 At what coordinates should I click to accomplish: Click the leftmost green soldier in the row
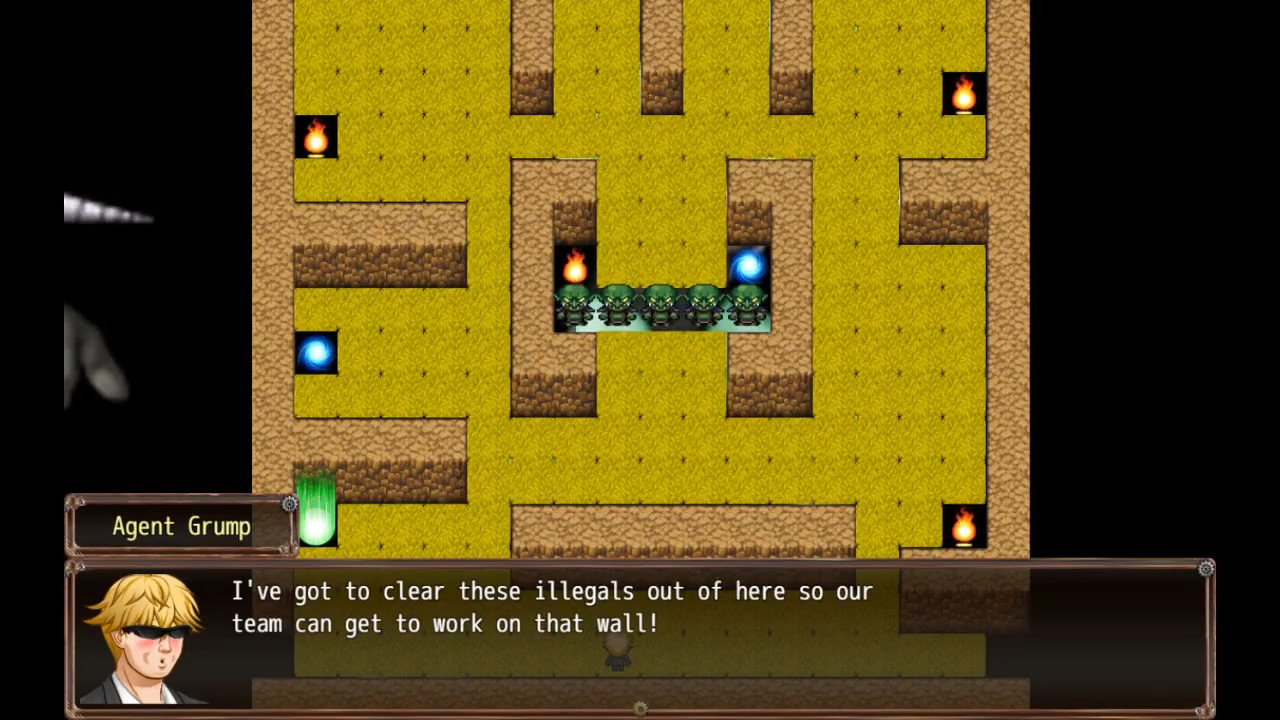point(576,305)
